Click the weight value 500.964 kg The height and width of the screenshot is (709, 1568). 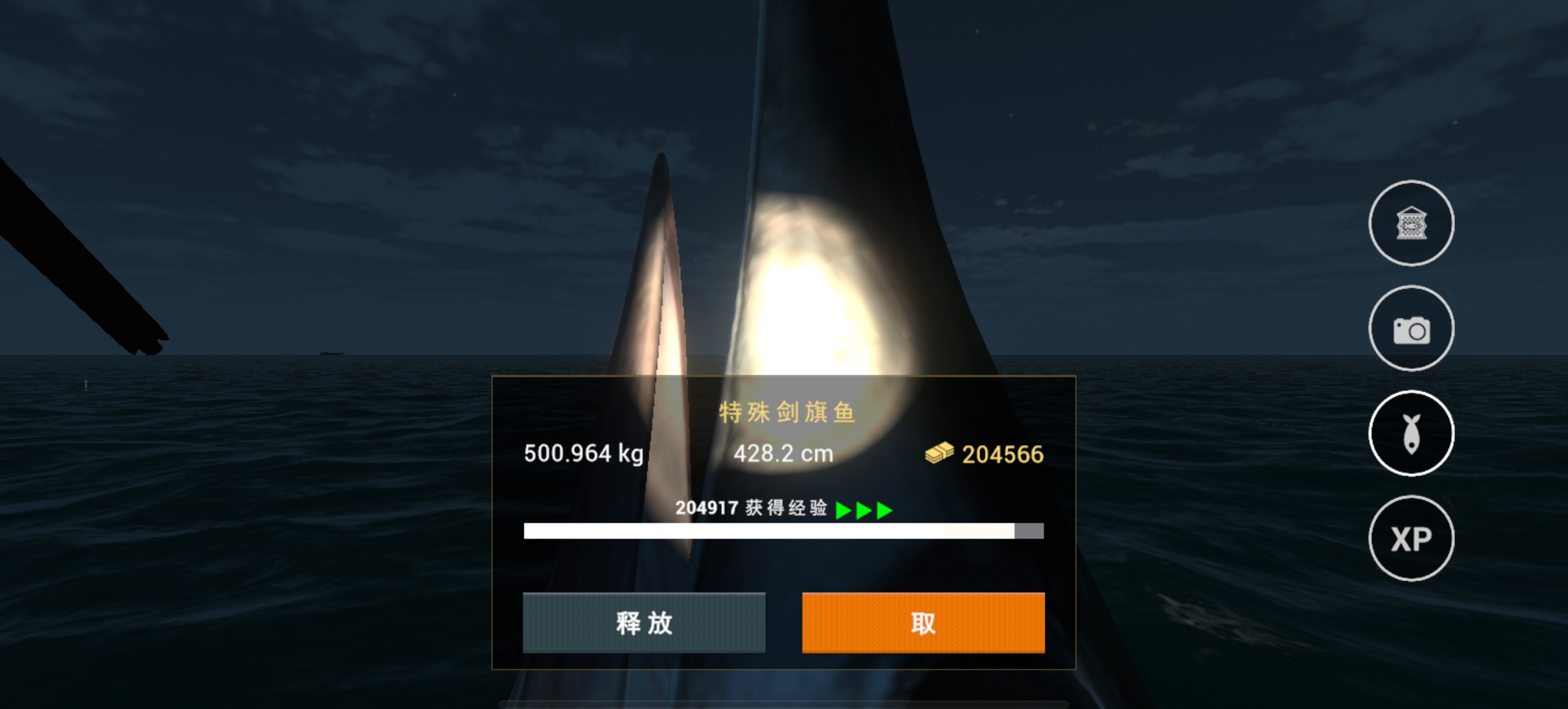click(583, 453)
